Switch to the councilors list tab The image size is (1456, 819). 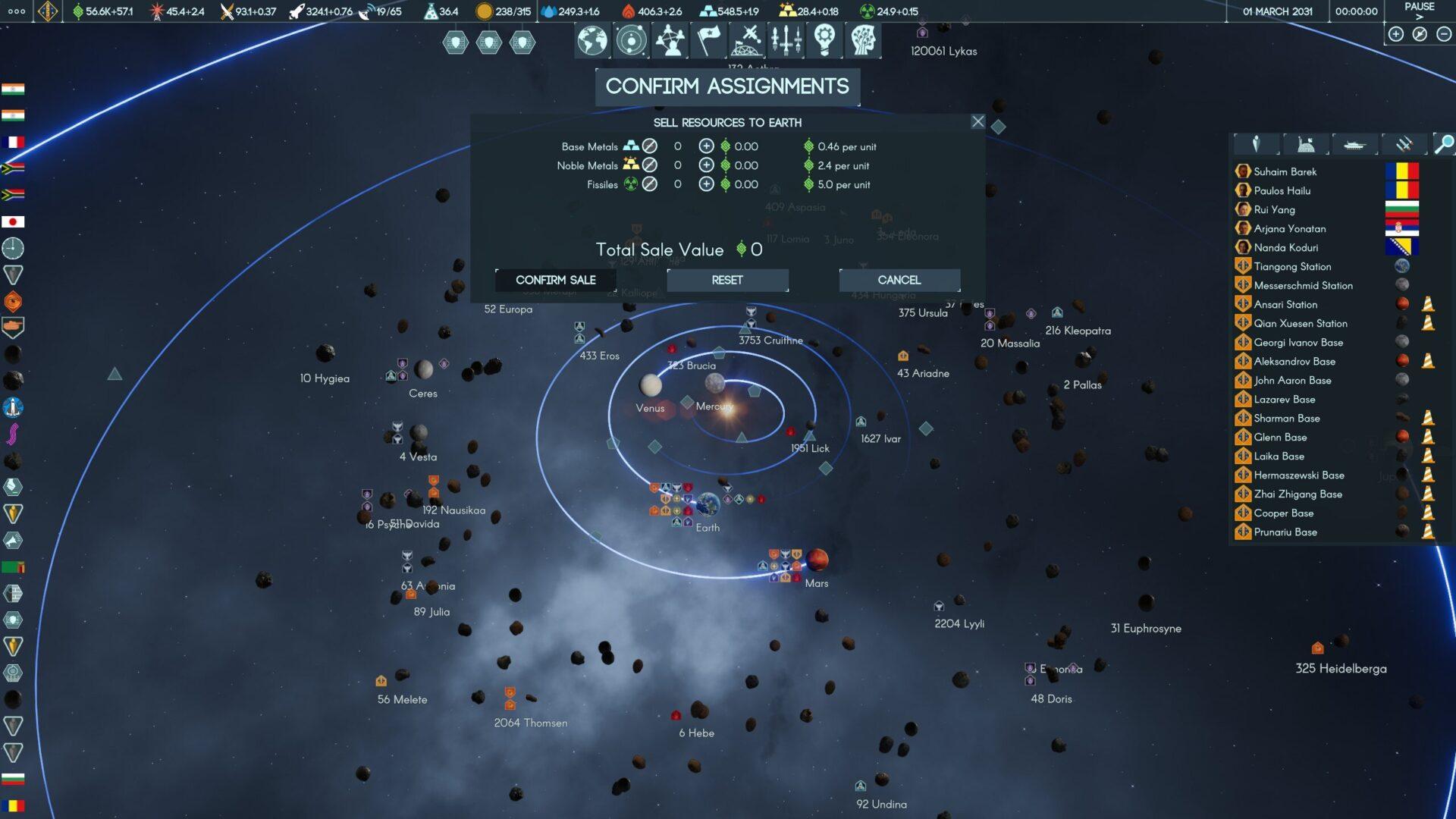click(x=1256, y=144)
